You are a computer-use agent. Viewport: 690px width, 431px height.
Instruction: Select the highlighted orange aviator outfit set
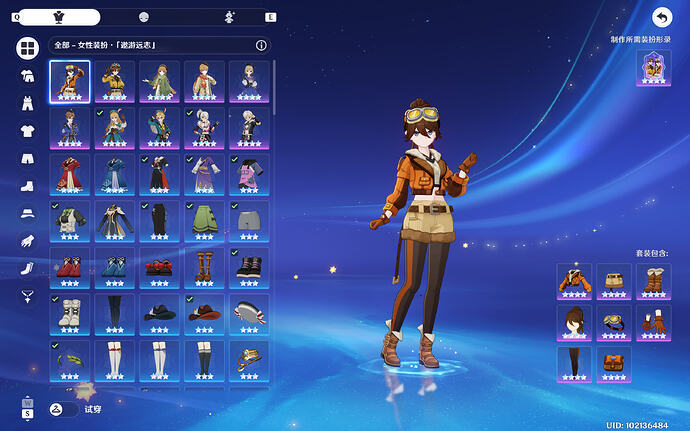click(70, 82)
